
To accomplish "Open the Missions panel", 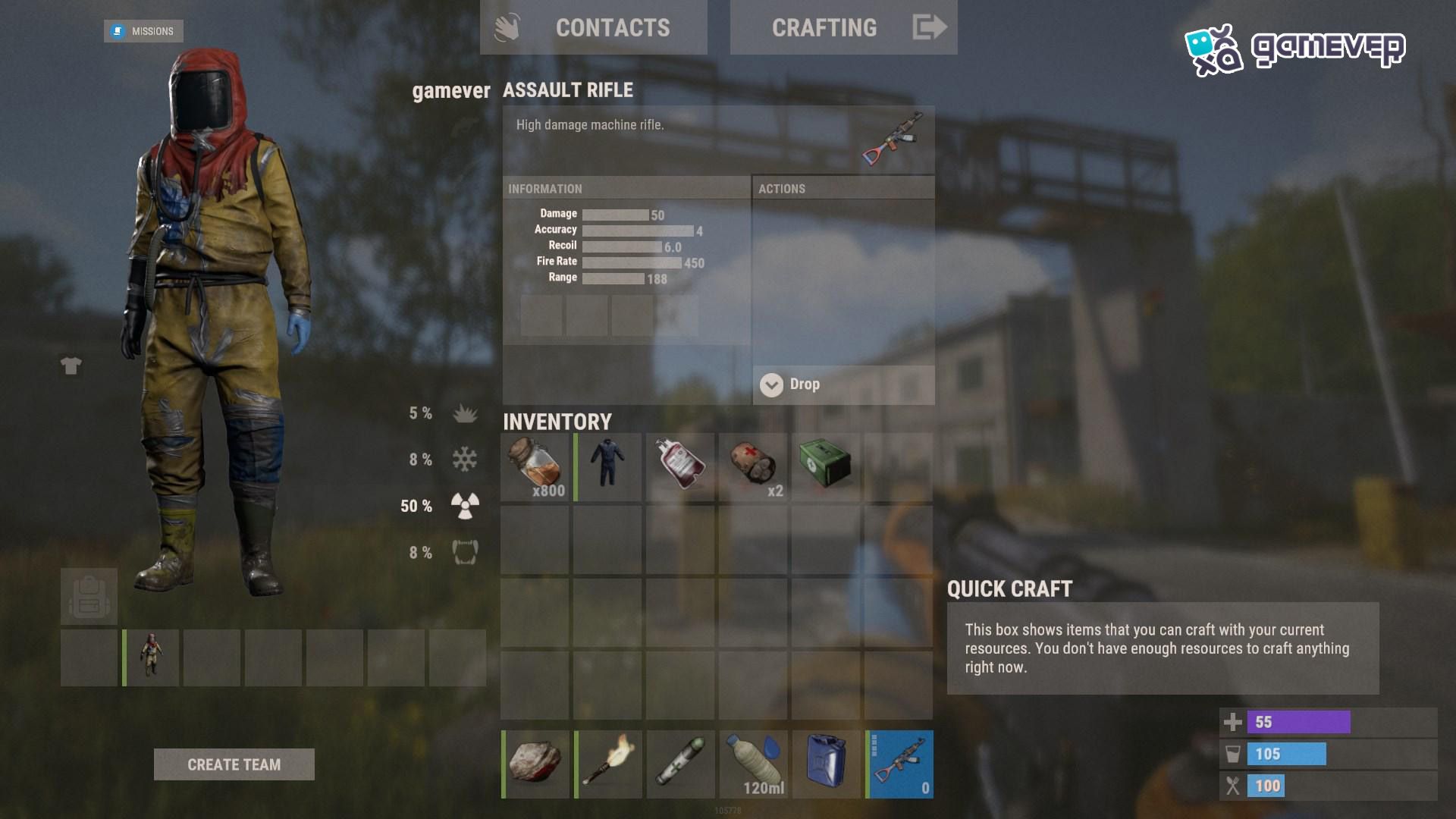I will coord(143,31).
